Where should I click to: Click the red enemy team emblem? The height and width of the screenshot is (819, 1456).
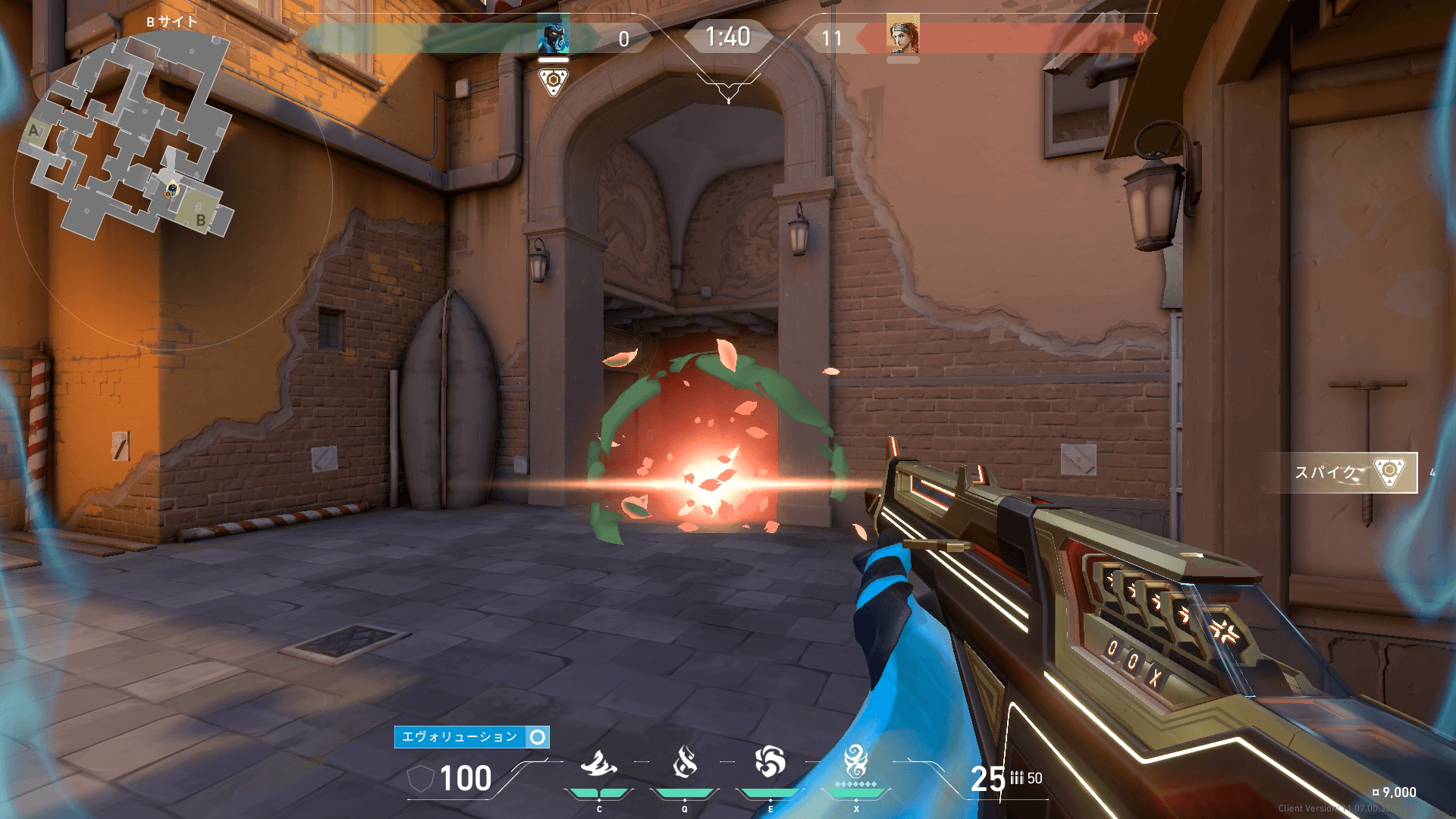[x=1140, y=38]
